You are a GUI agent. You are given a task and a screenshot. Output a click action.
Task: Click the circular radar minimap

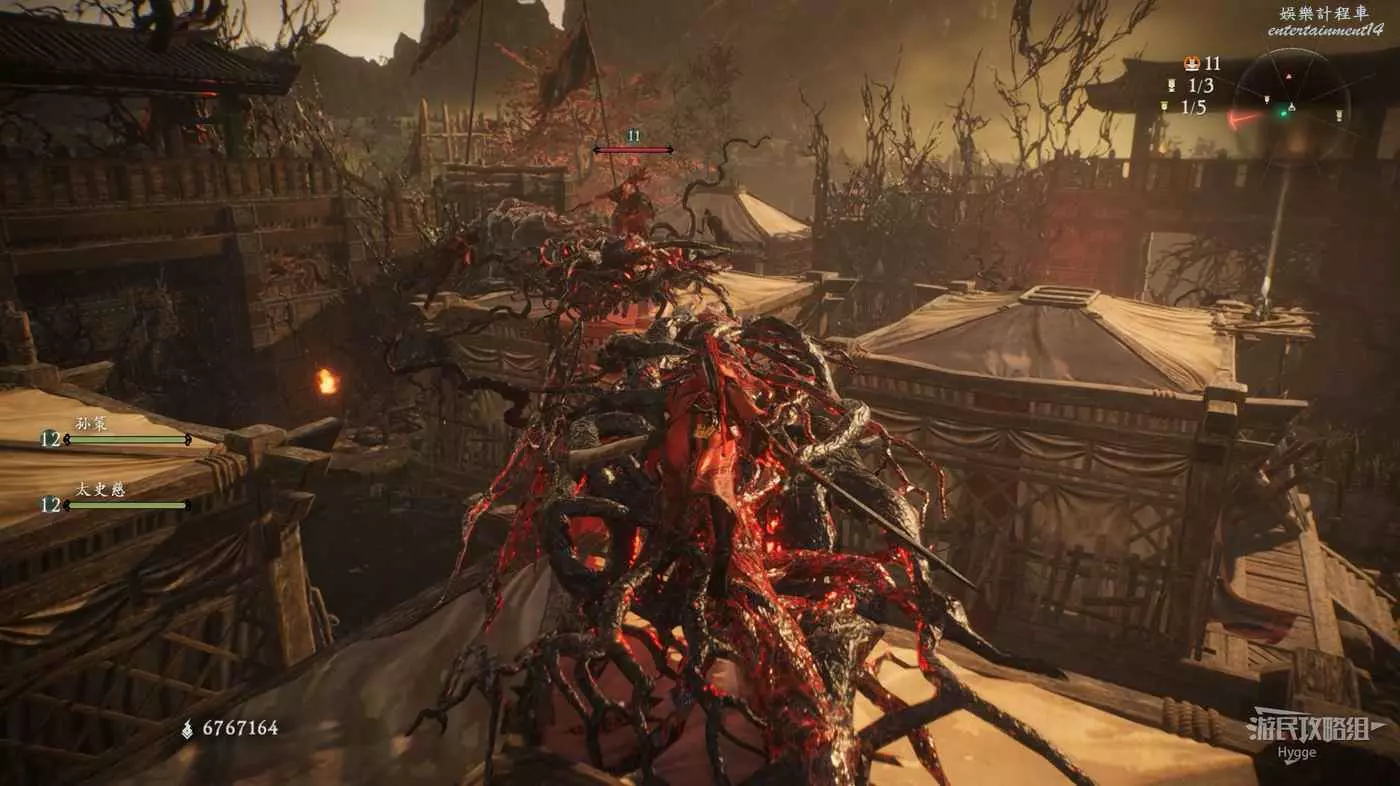(x=1290, y=105)
